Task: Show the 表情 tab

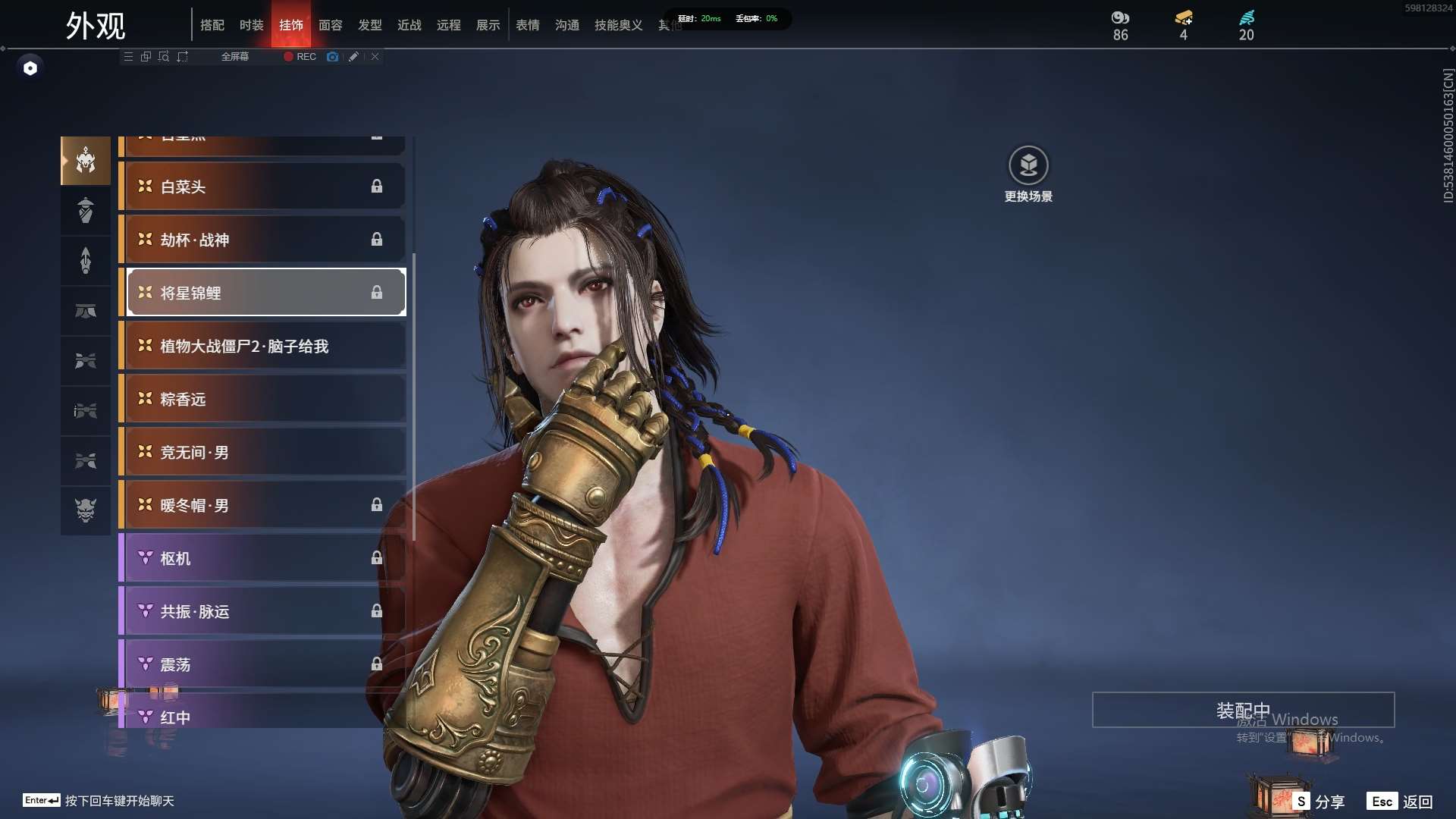Action: click(x=528, y=25)
